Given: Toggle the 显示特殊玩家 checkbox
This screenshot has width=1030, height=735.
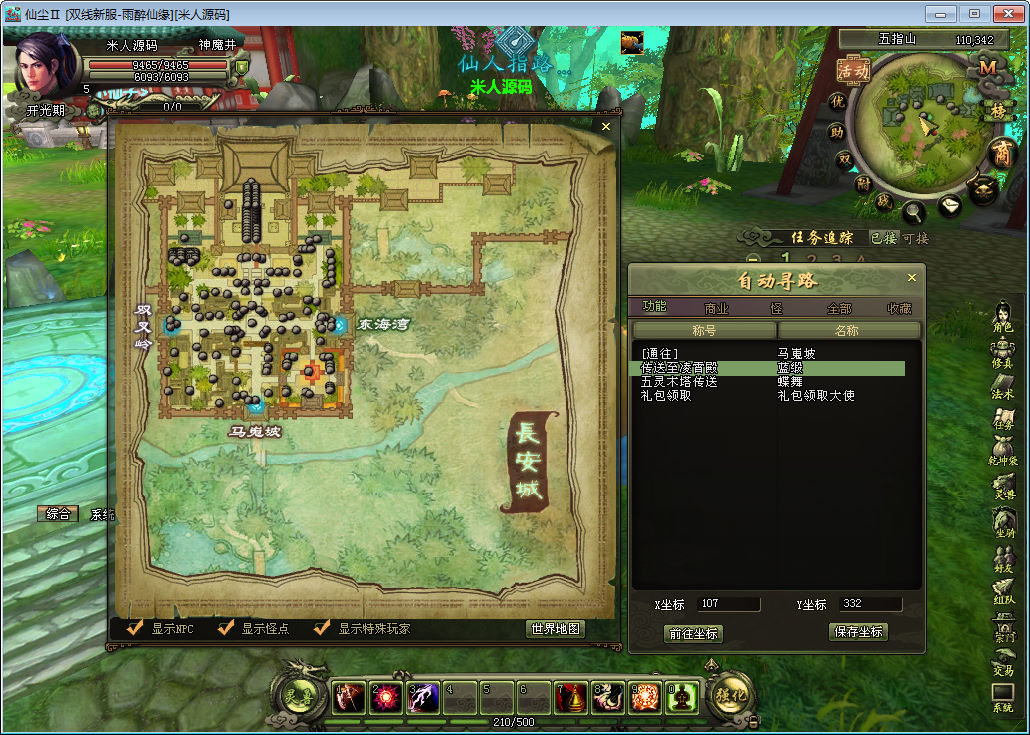Looking at the screenshot, I should coord(322,628).
